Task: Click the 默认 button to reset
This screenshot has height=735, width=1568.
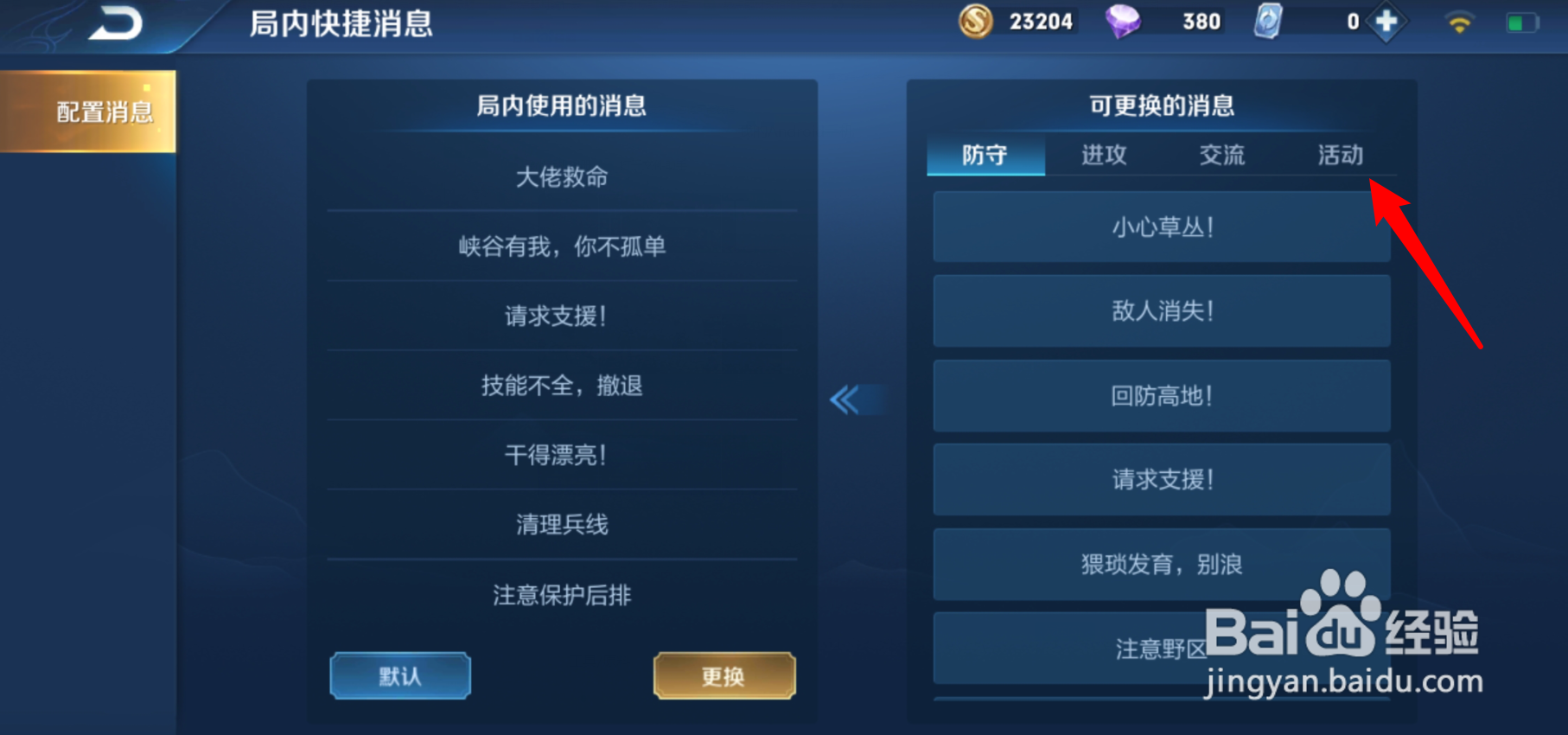Action: point(399,675)
